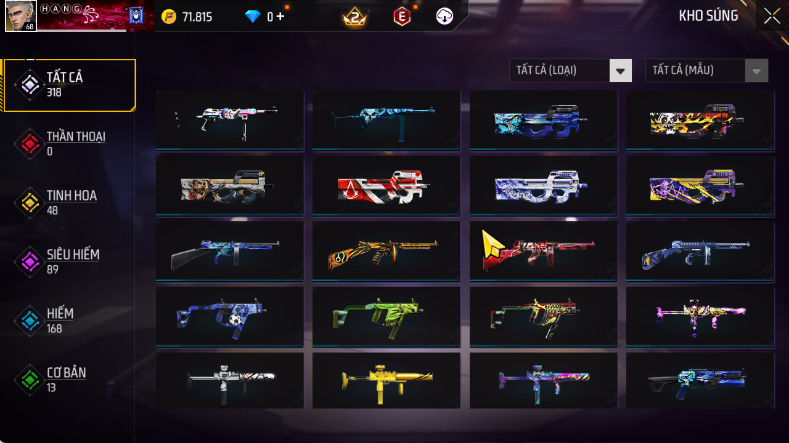Pick the solid gold submachine gun skin
Image resolution: width=789 pixels, height=443 pixels.
click(386, 379)
